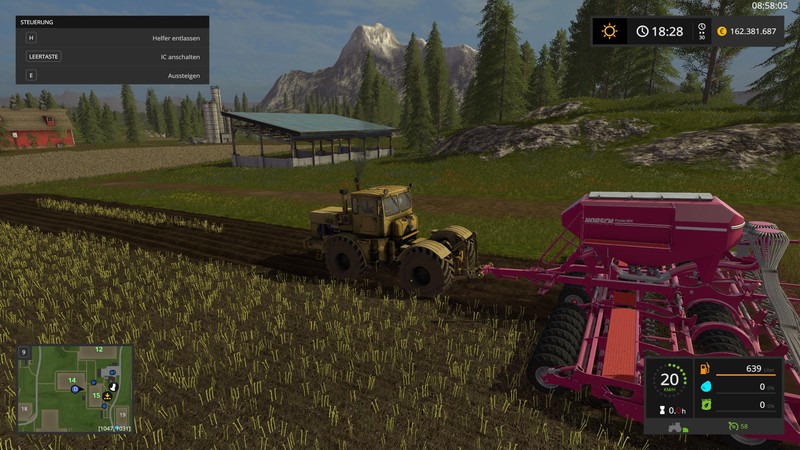The image size is (800, 450).
Task: Choose field 15 label on the minimap
Action: [97, 395]
